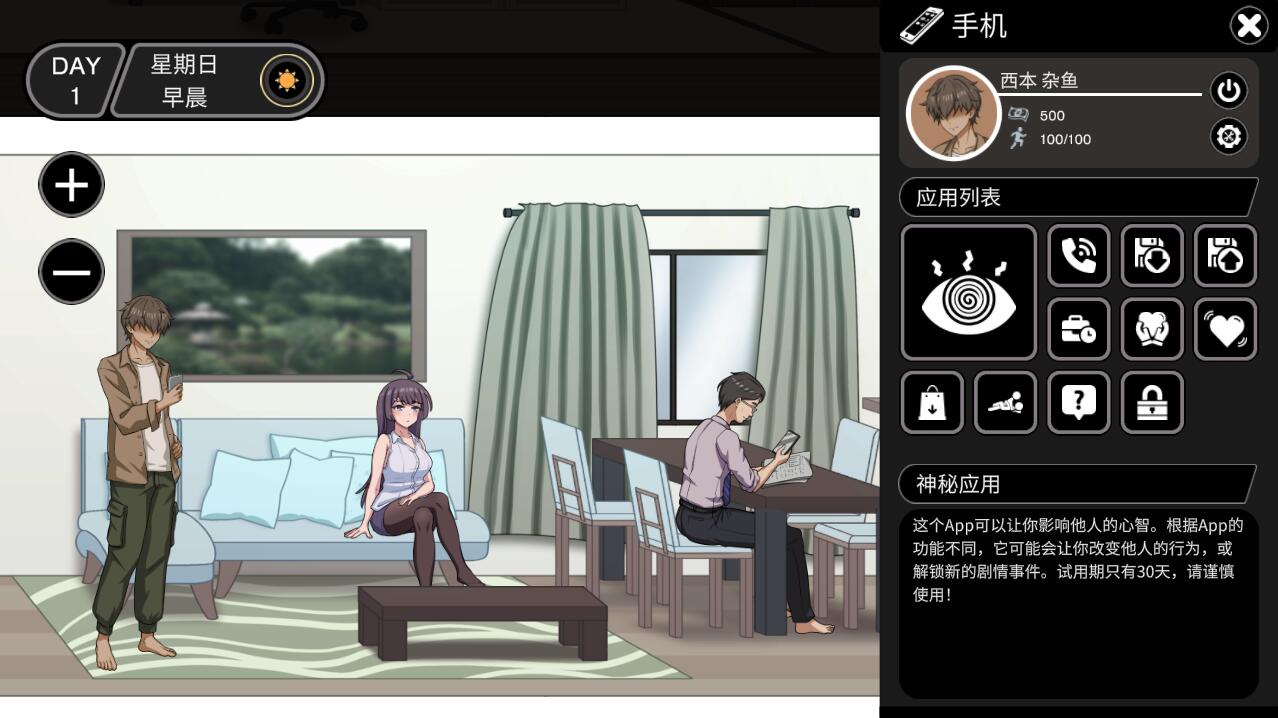
Task: Select the padlock app icon
Action: (1152, 403)
